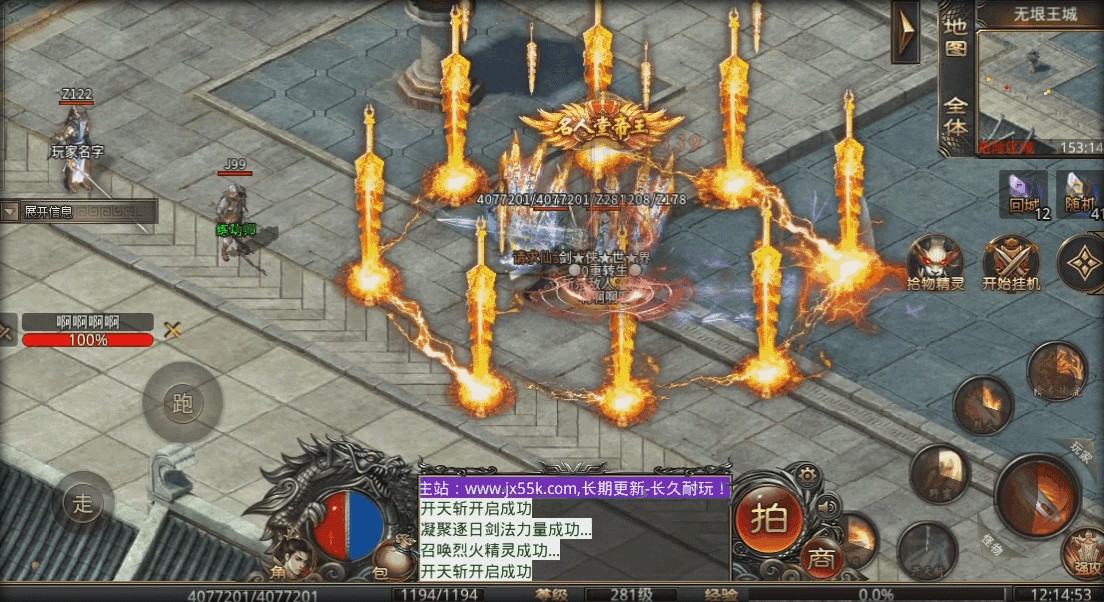1104x602 pixels.
Task: Start auto-combat with 开始挂机
Action: point(1011,262)
